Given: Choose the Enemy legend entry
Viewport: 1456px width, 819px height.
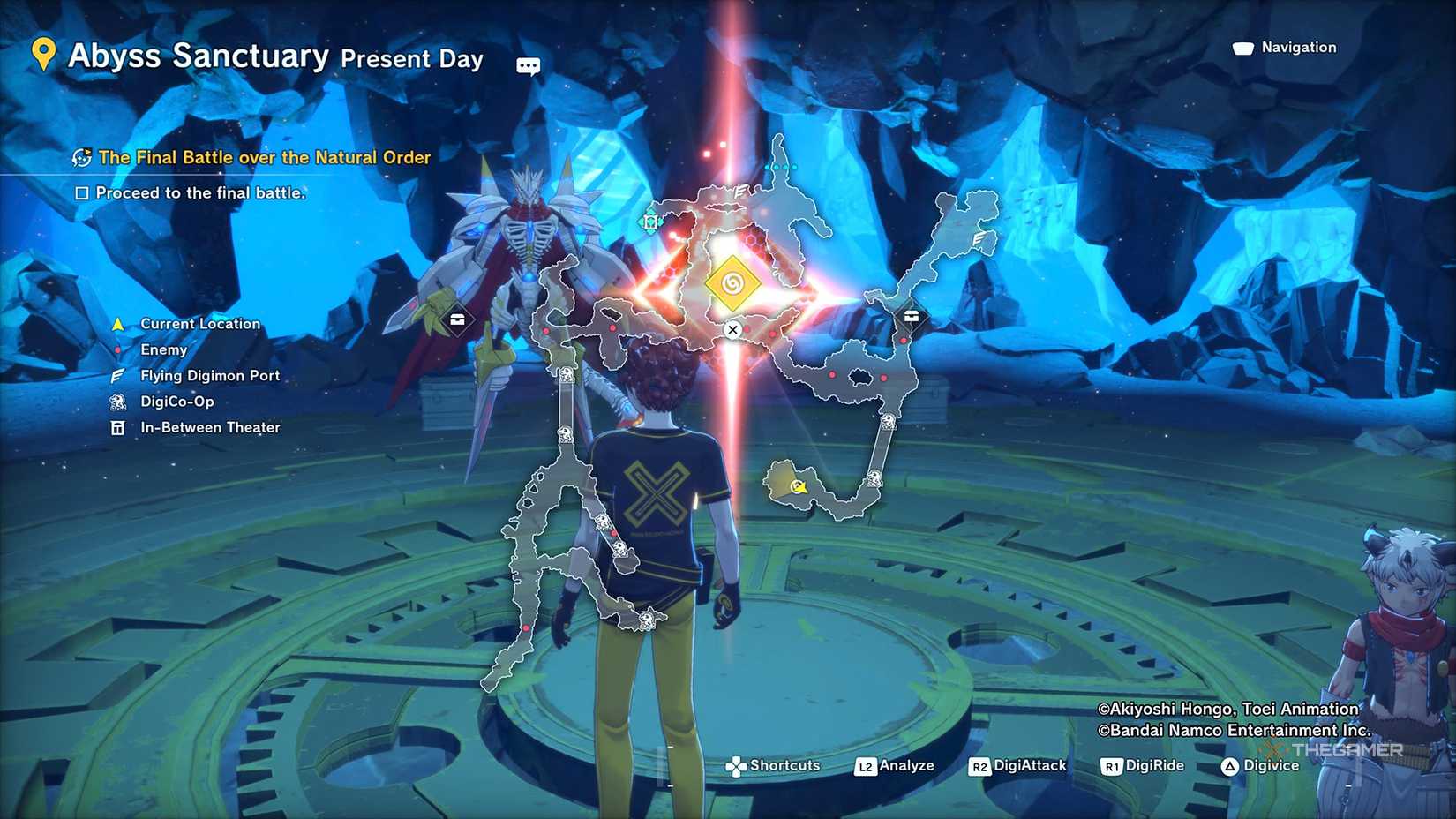Looking at the screenshot, I should pos(163,349).
